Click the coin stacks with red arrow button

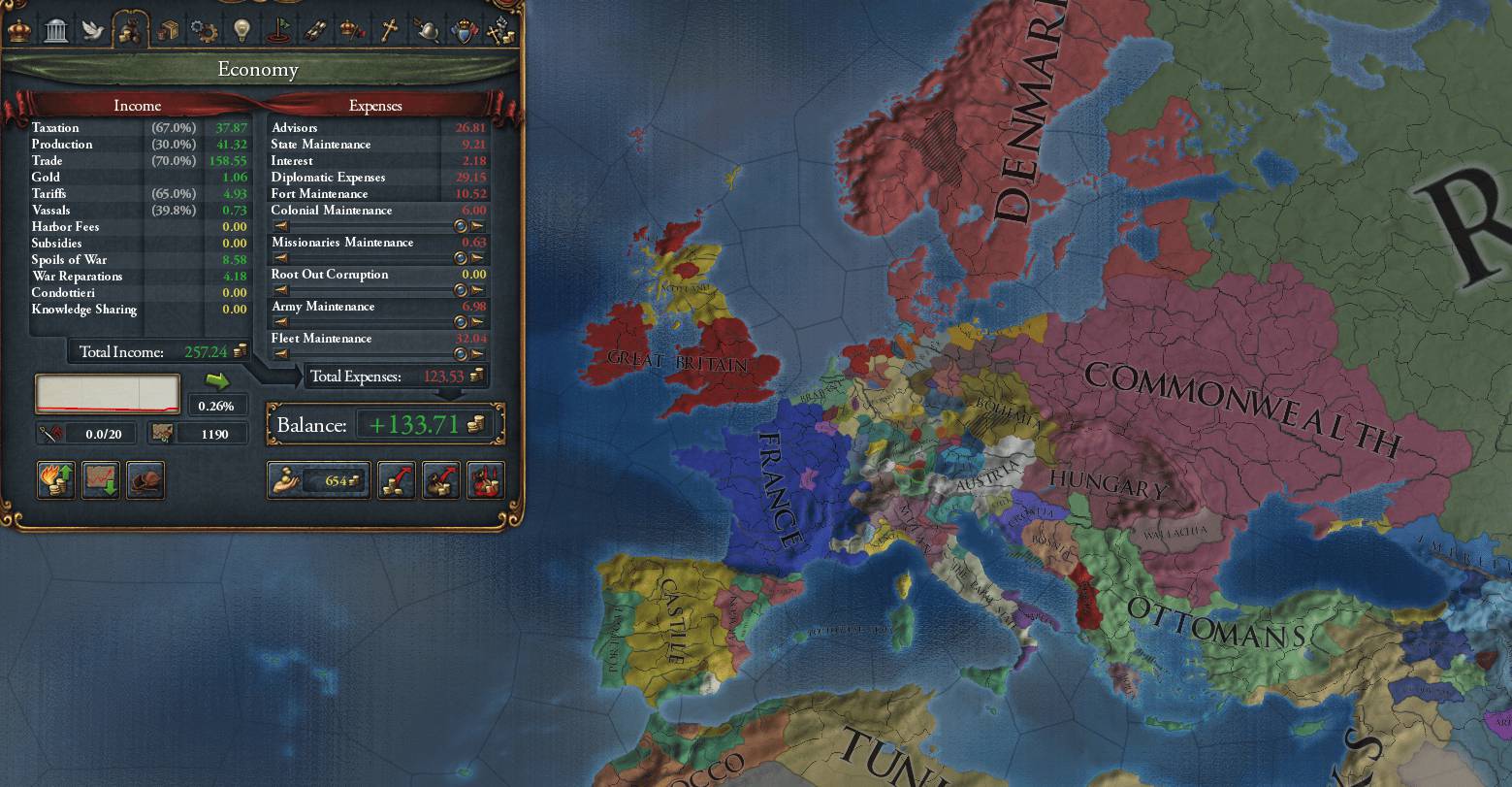(396, 479)
